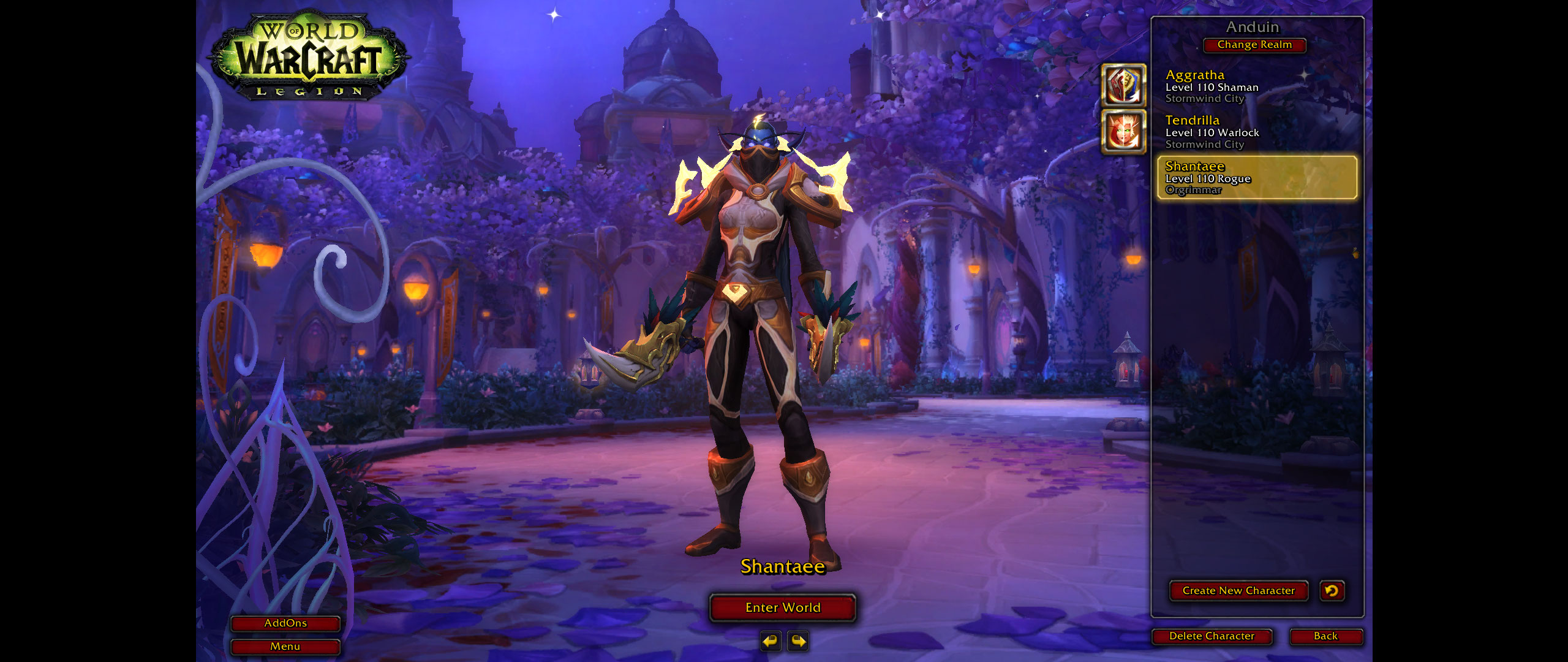Open the AddOns list
Screen dimensions: 1568x662
point(285,623)
